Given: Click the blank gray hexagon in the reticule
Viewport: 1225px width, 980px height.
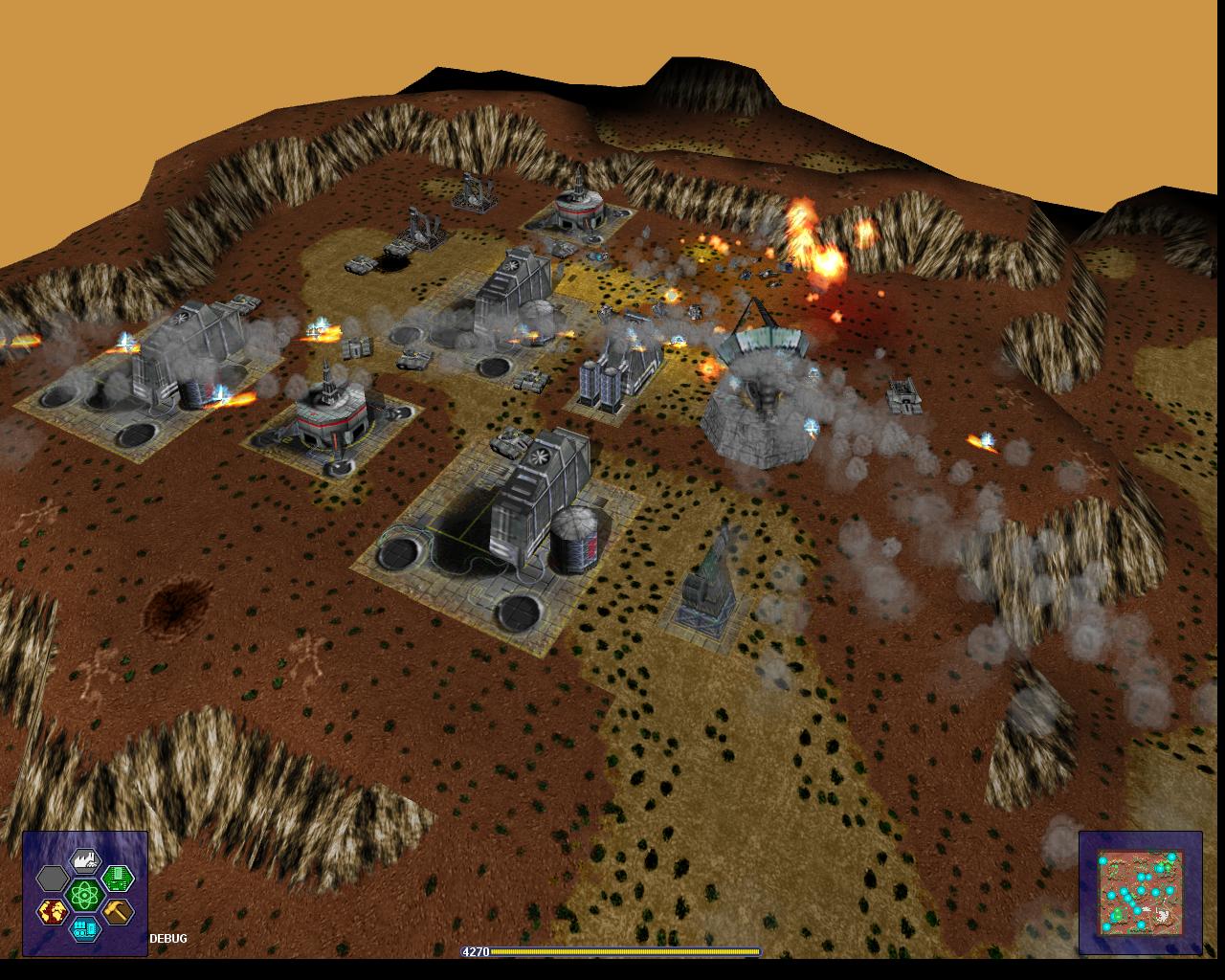Looking at the screenshot, I should [x=53, y=879].
